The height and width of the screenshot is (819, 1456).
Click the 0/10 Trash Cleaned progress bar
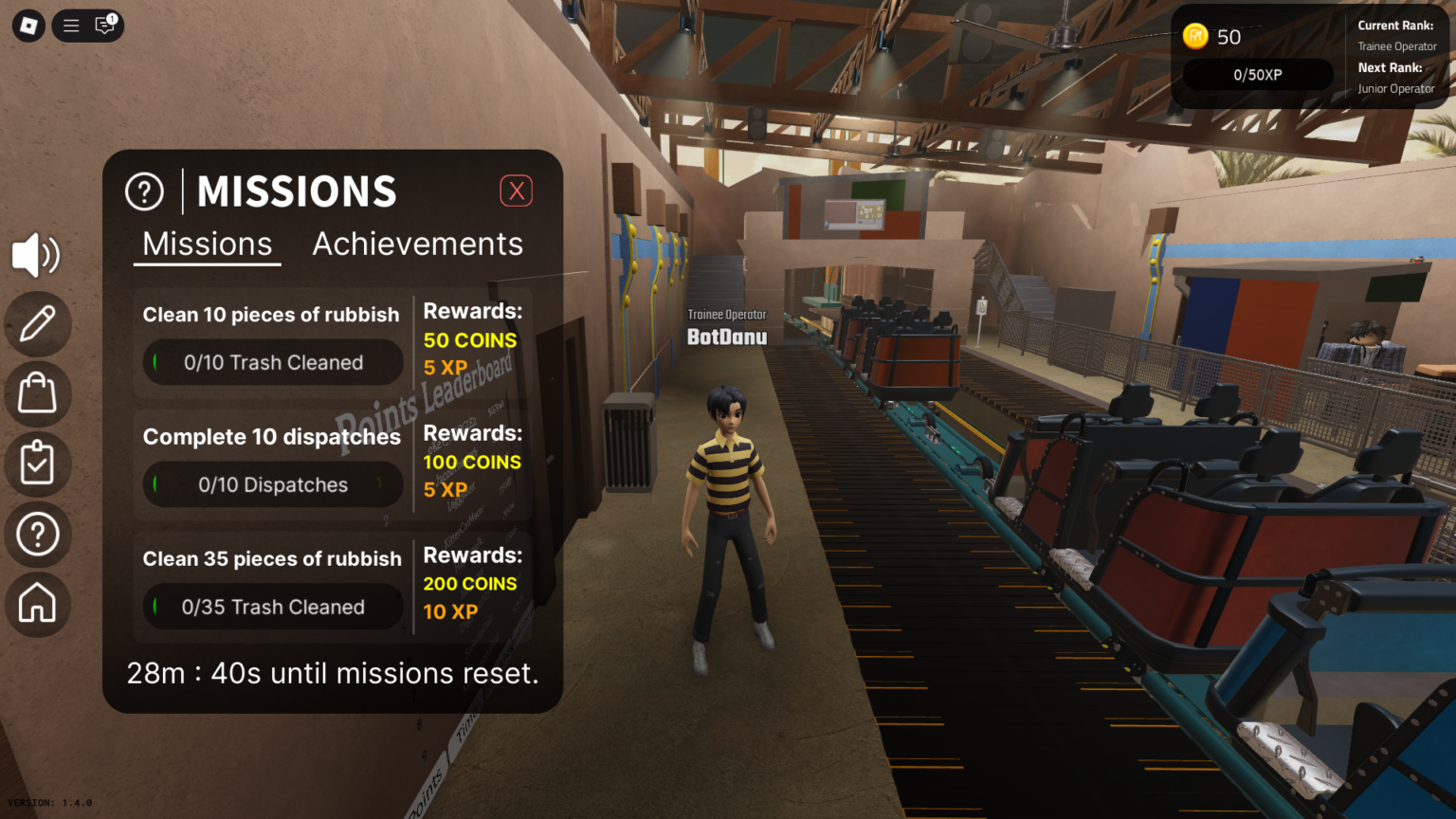(x=272, y=362)
